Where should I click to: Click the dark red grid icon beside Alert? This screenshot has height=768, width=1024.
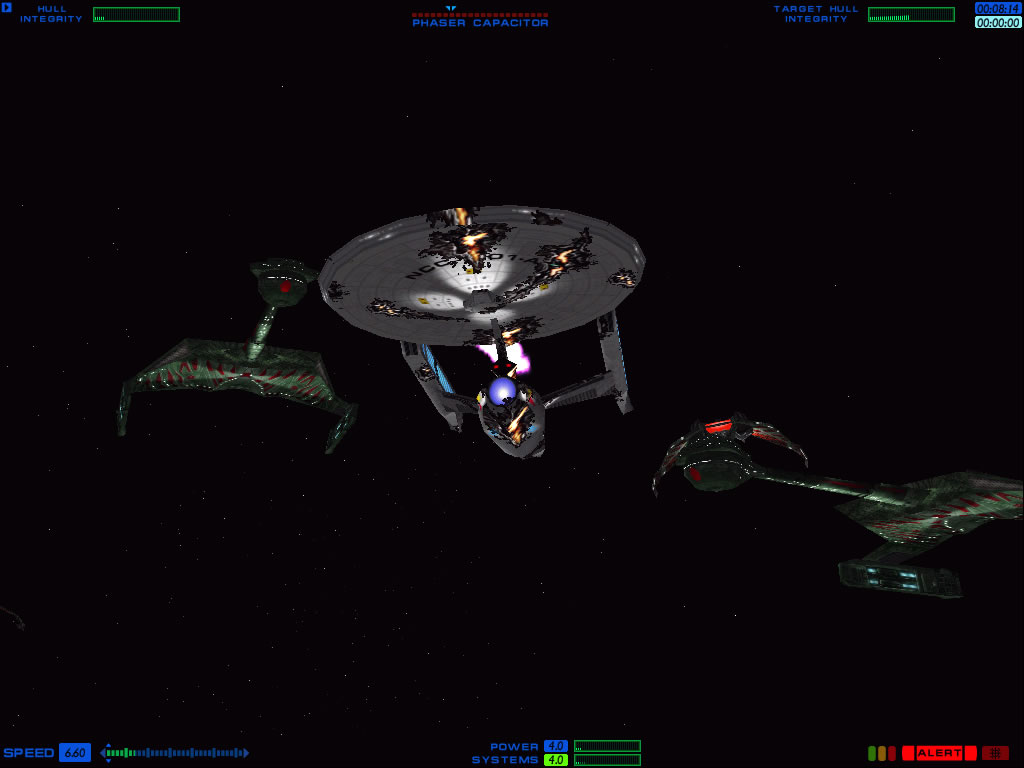(995, 753)
